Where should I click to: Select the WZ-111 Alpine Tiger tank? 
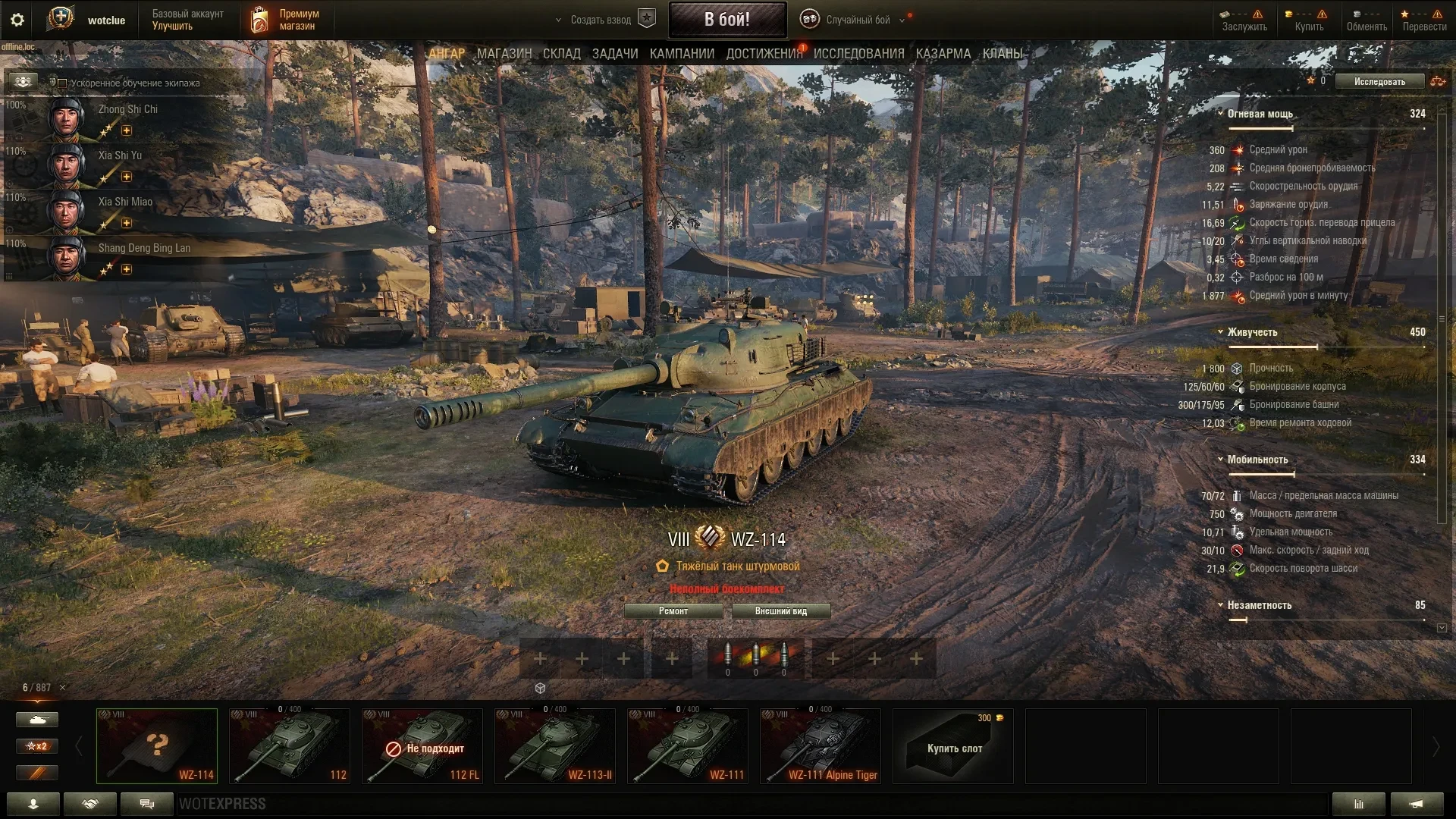click(x=821, y=746)
